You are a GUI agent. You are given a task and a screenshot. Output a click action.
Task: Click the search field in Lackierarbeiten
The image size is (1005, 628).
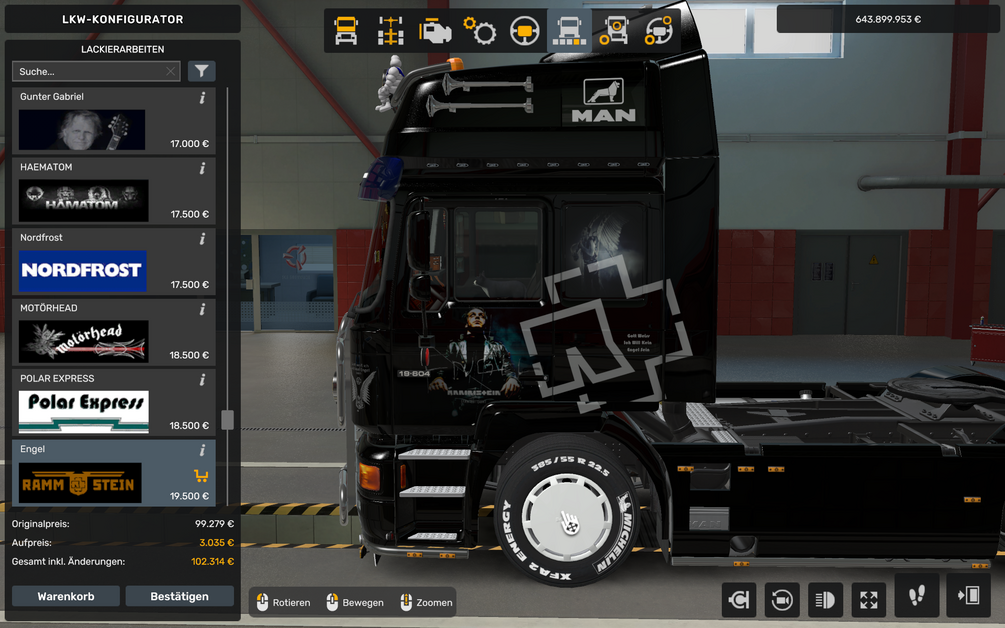[x=88, y=71]
